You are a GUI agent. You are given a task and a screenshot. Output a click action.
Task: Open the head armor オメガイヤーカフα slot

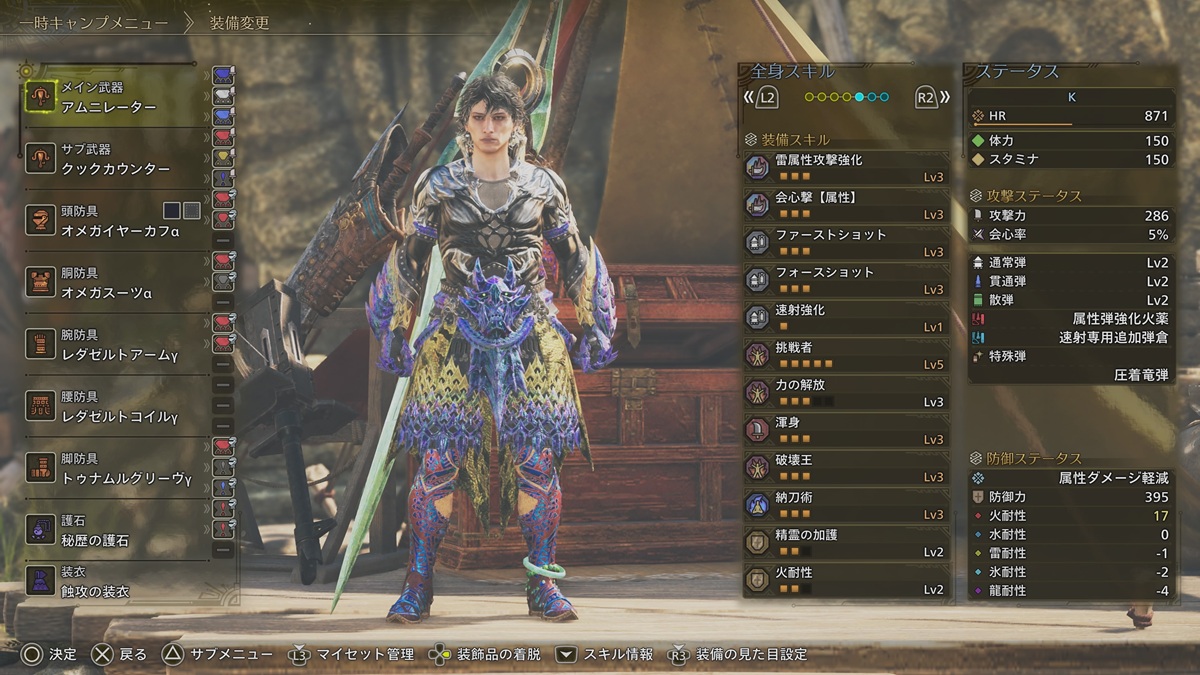(110, 220)
